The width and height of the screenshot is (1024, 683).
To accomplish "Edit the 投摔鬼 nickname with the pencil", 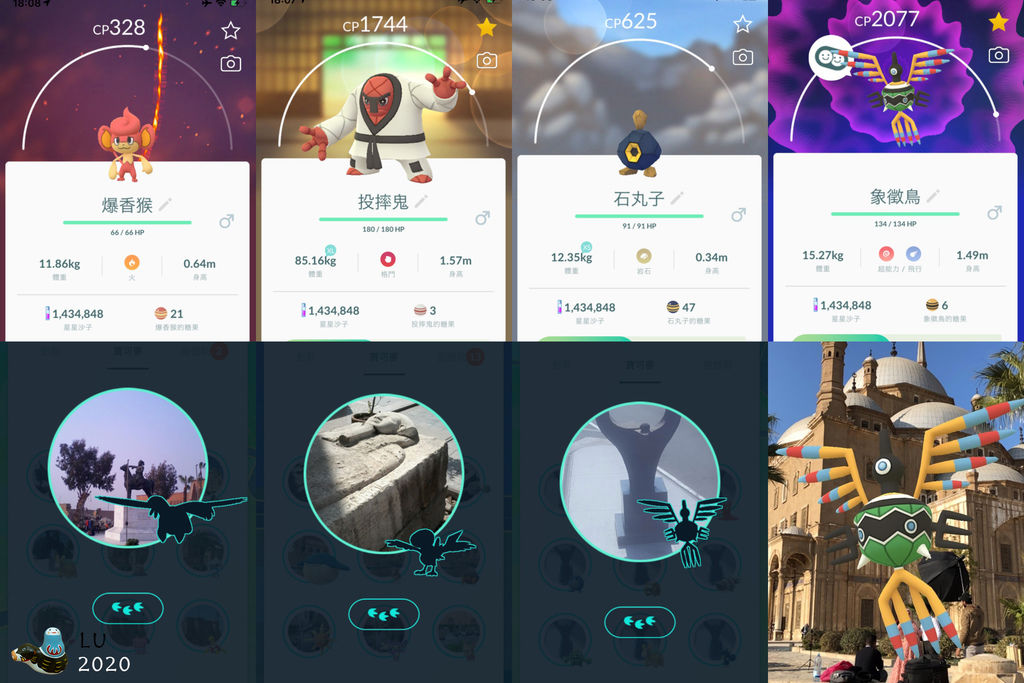I will [x=422, y=200].
